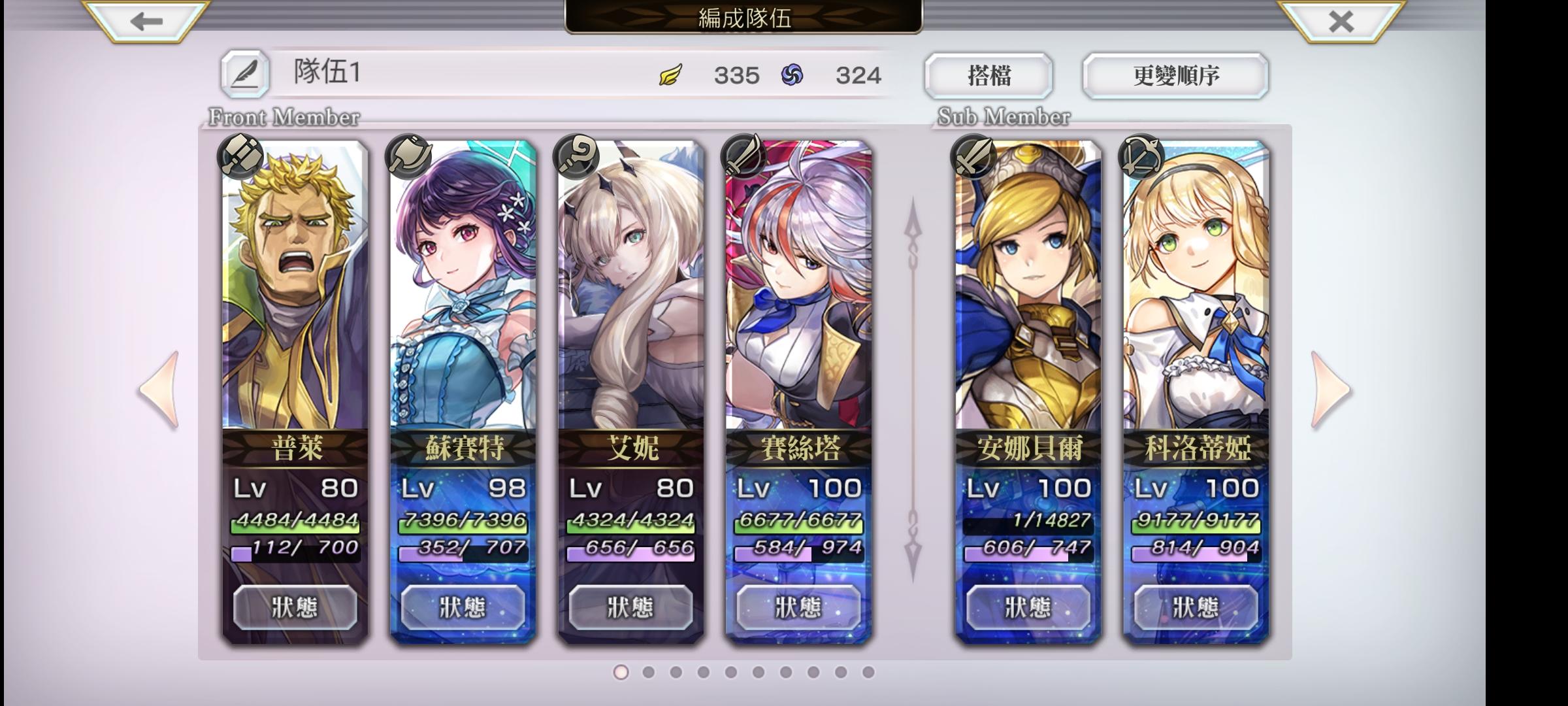Click the 更變順序 reorder button

pos(1173,75)
